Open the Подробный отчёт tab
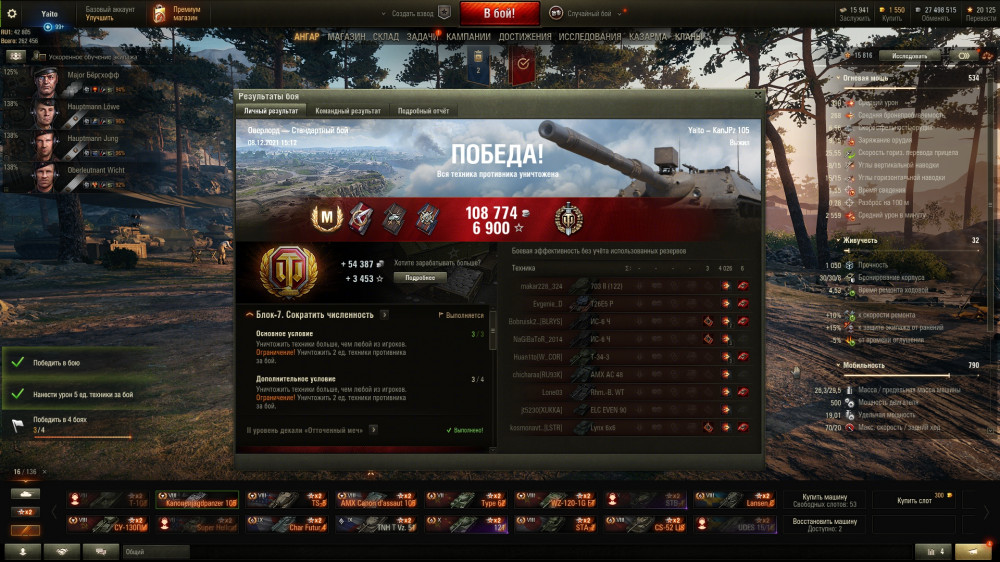Viewport: 1000px width, 562px height. [423, 111]
